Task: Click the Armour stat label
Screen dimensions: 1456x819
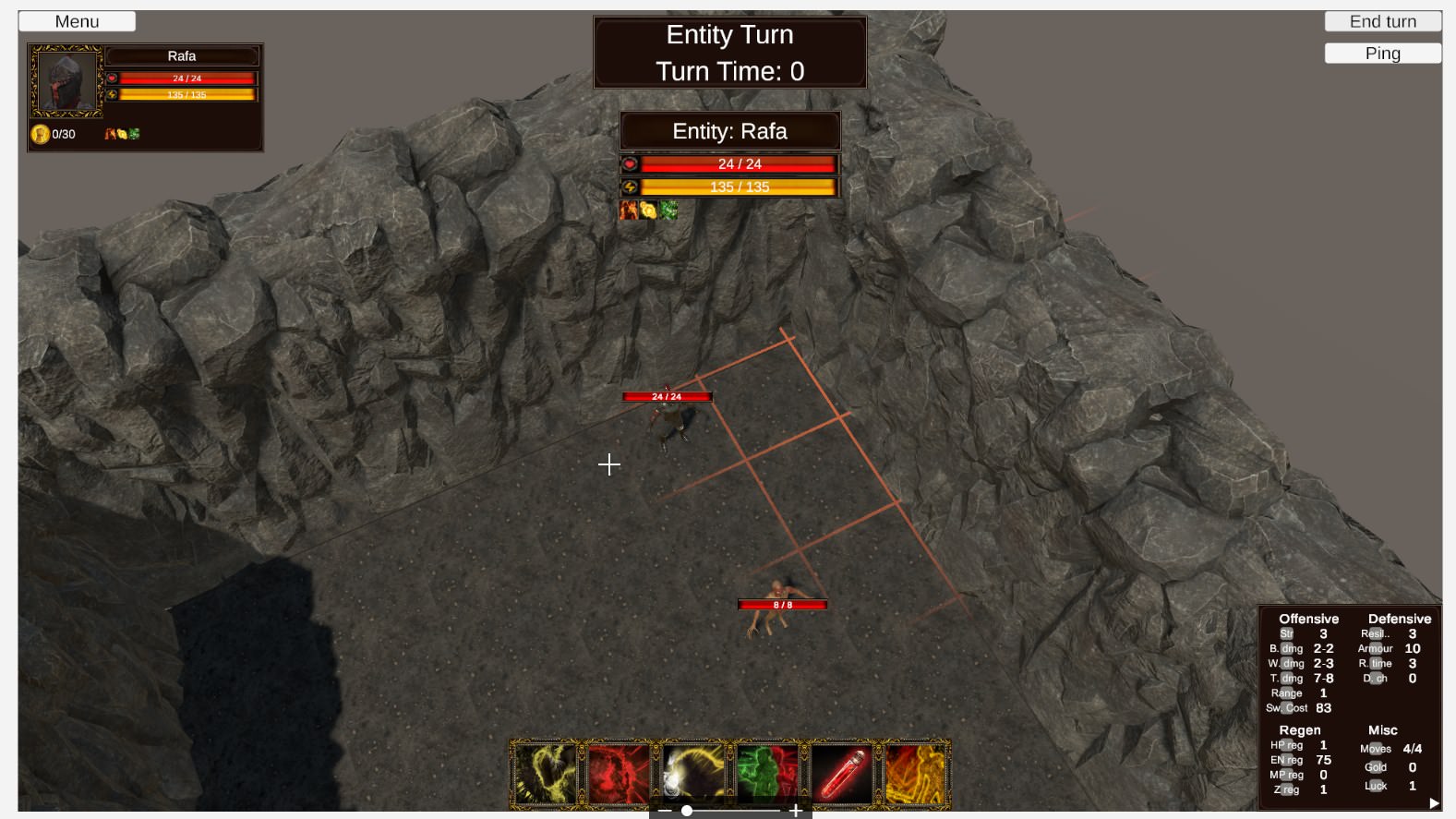Action: tap(1375, 649)
